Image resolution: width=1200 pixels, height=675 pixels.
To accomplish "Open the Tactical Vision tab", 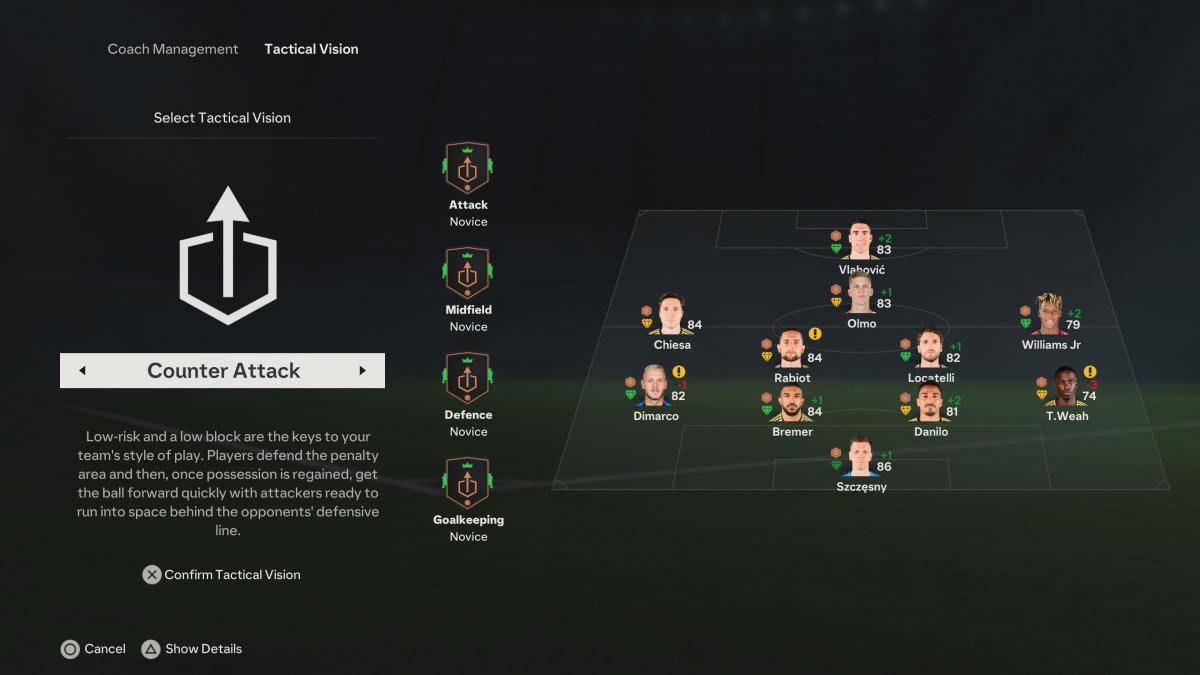I will 311,49.
